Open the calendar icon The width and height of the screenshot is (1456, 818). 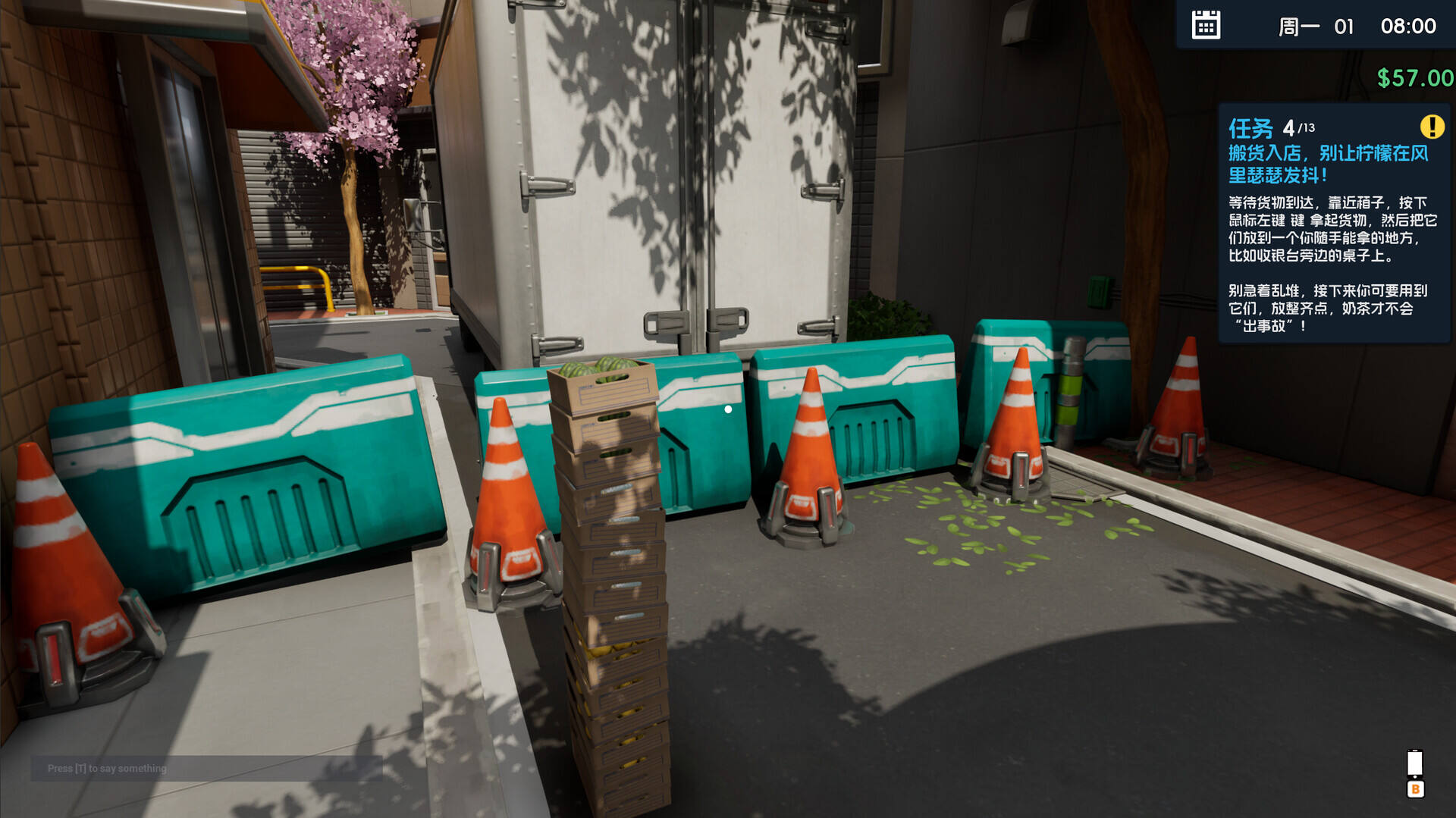click(x=1206, y=25)
